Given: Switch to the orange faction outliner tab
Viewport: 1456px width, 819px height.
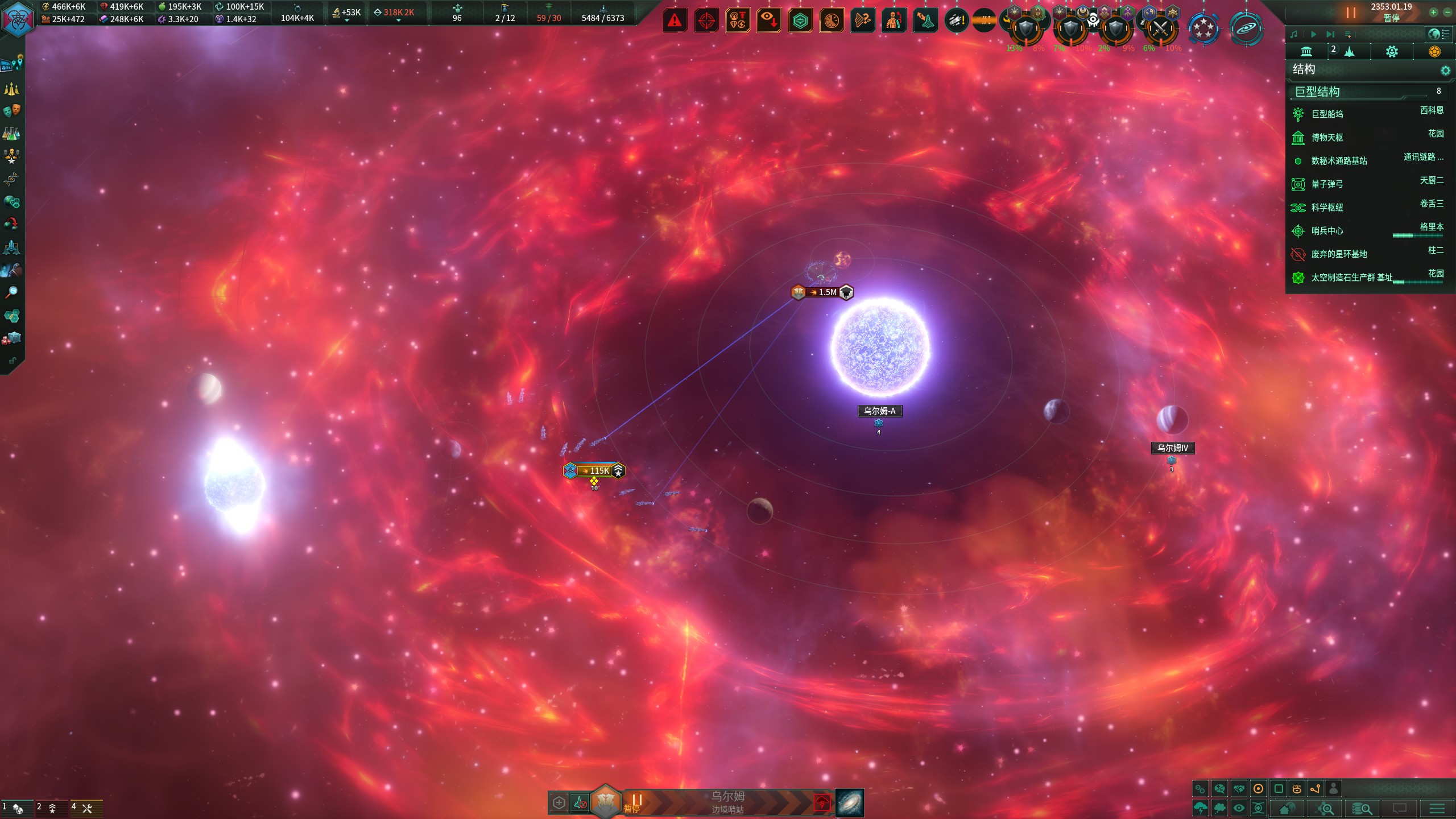Looking at the screenshot, I should [1434, 52].
